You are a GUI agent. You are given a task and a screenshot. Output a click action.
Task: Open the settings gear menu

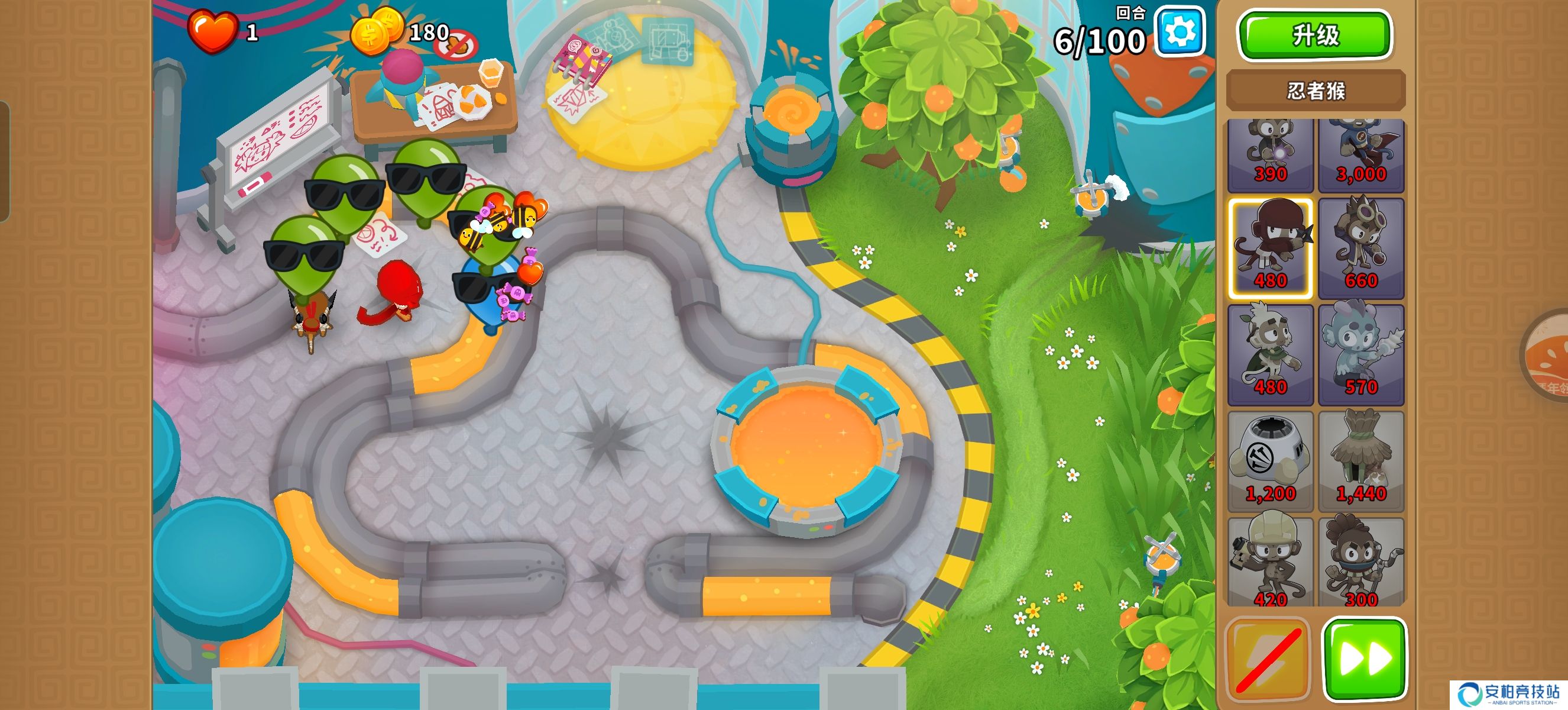[1180, 32]
